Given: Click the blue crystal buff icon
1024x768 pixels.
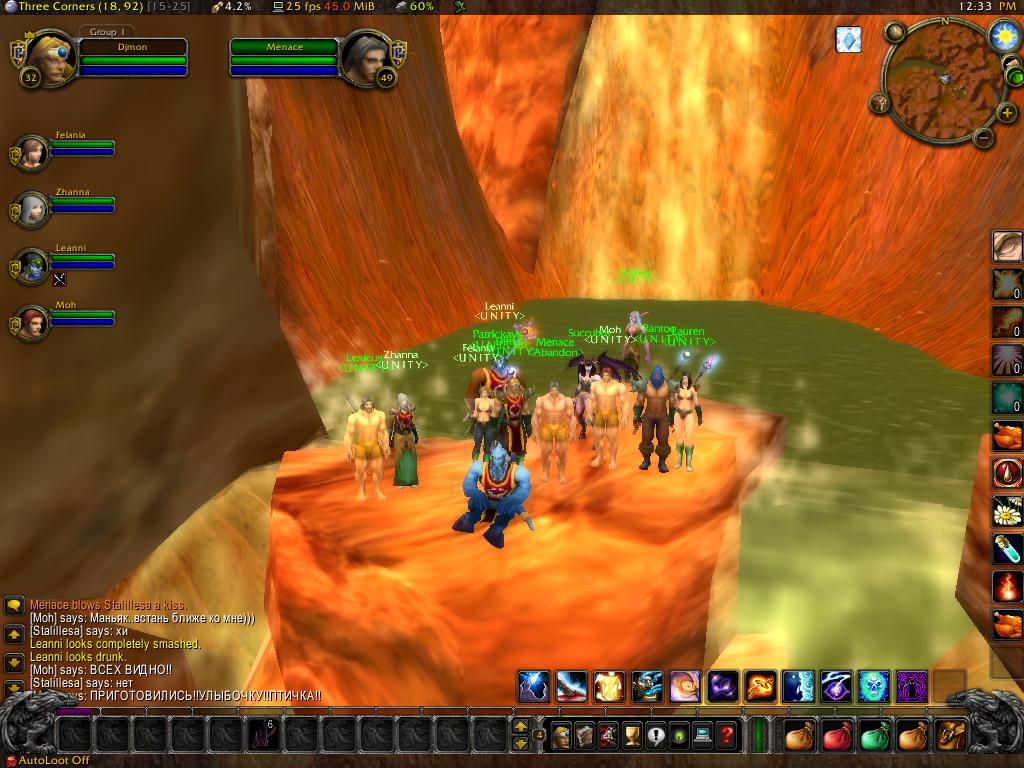Looking at the screenshot, I should (x=848, y=39).
